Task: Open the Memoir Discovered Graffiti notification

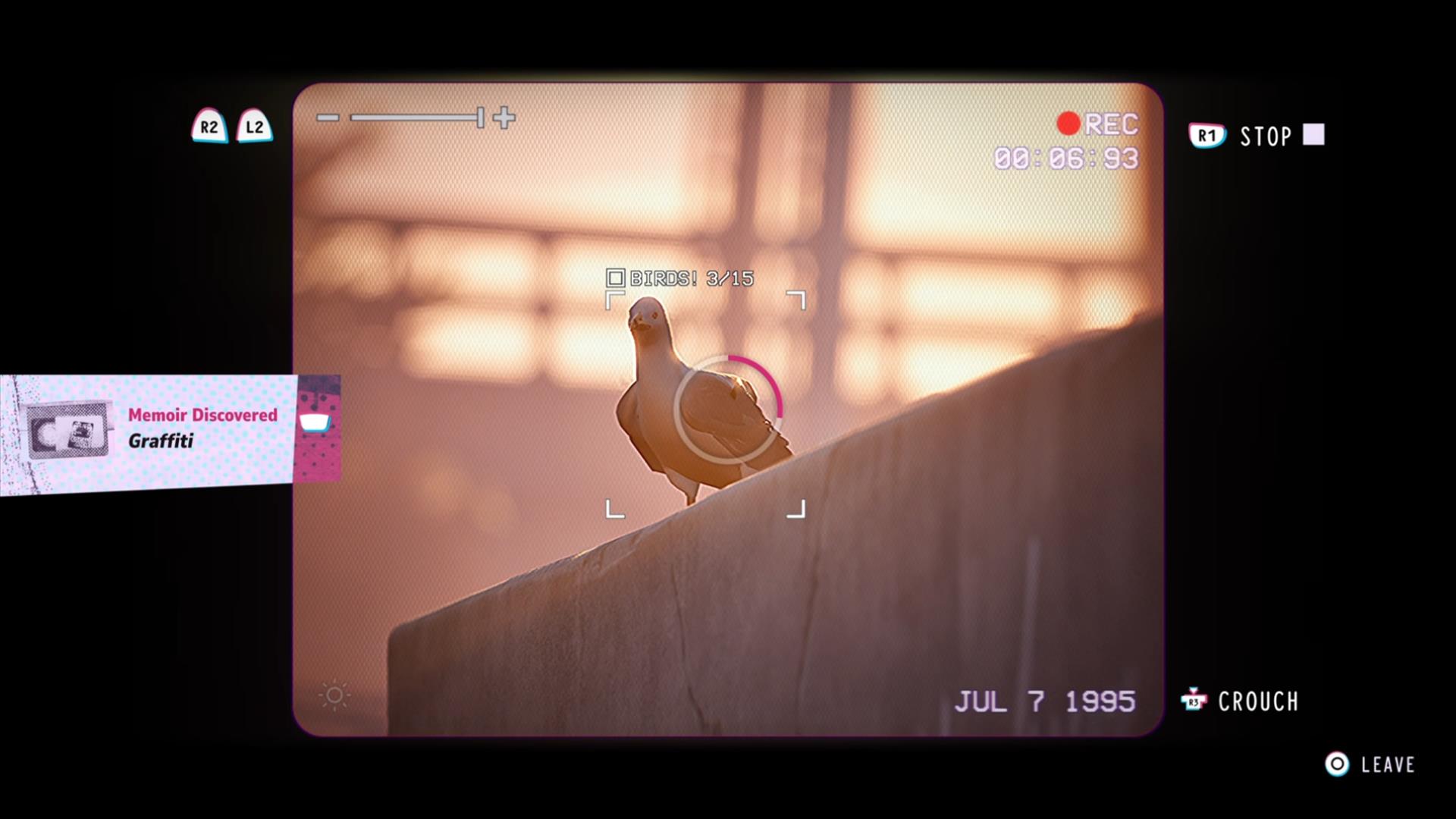Action: coord(170,428)
